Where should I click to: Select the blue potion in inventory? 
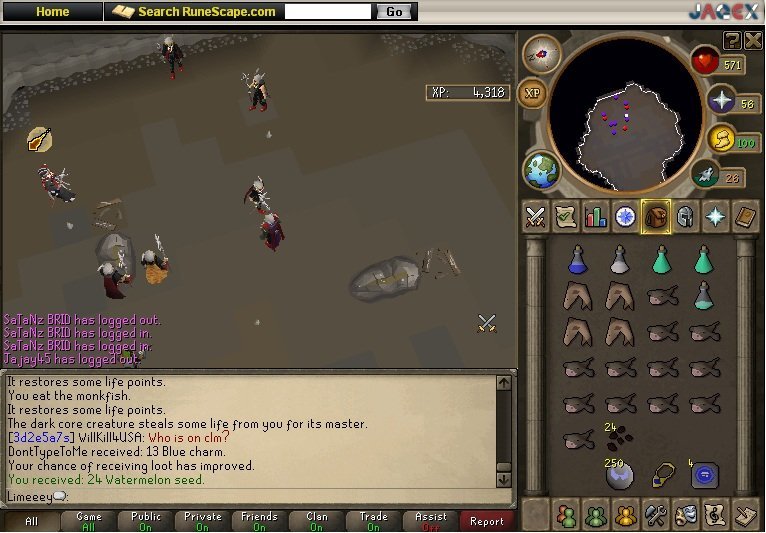click(x=577, y=261)
